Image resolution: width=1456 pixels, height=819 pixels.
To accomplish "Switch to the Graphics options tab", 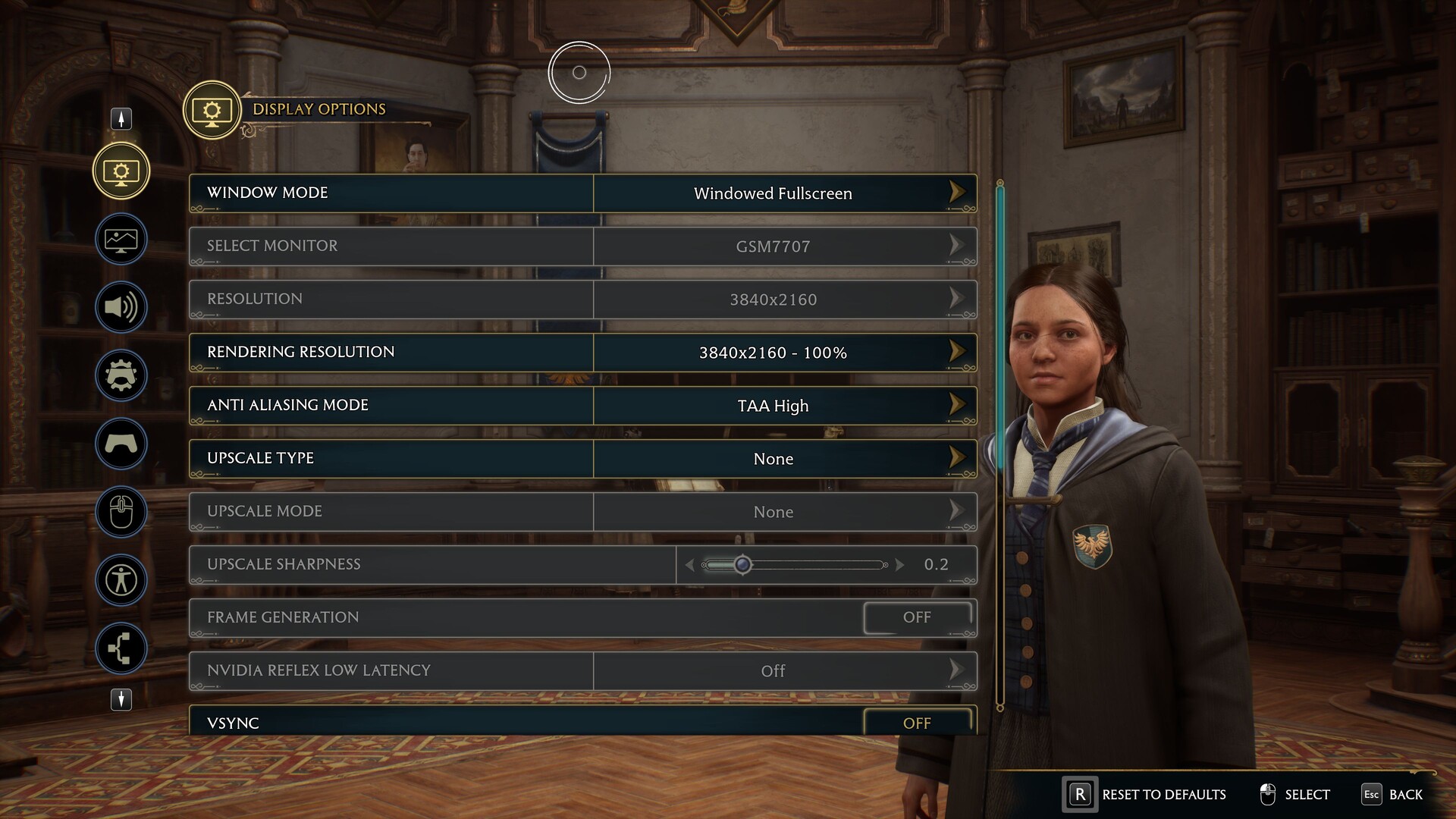I will 121,240.
